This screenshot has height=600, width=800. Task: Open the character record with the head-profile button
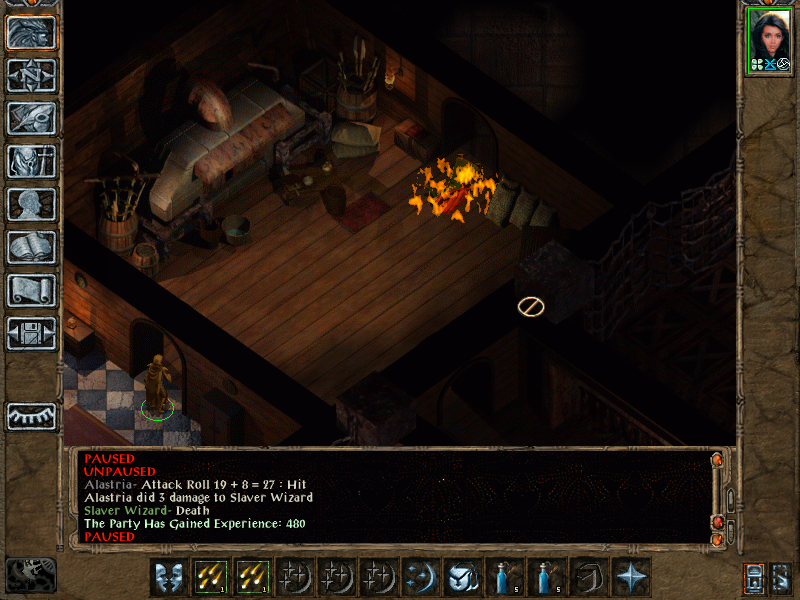[32, 204]
